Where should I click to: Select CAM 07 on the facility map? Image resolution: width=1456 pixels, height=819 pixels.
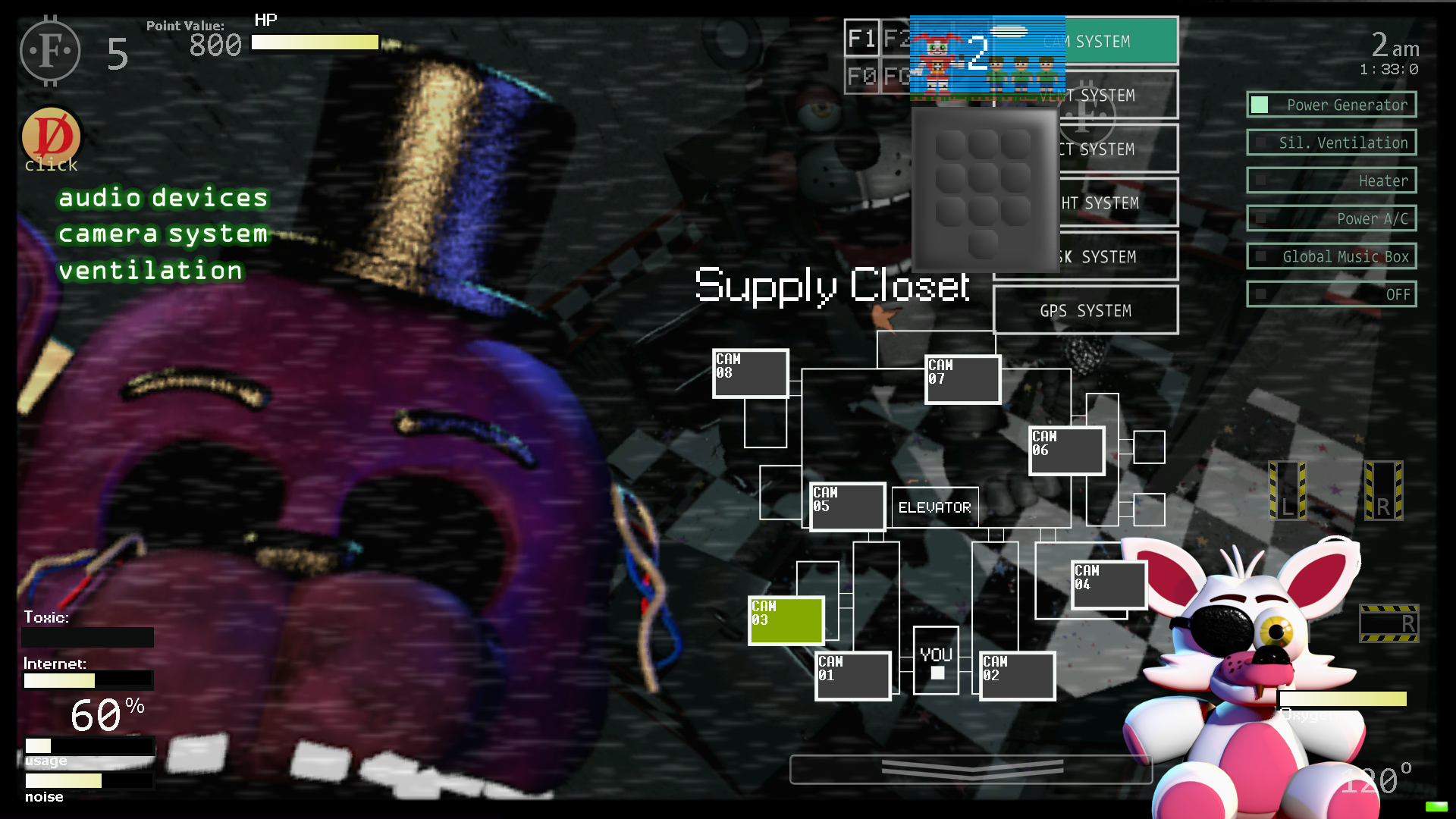(962, 378)
